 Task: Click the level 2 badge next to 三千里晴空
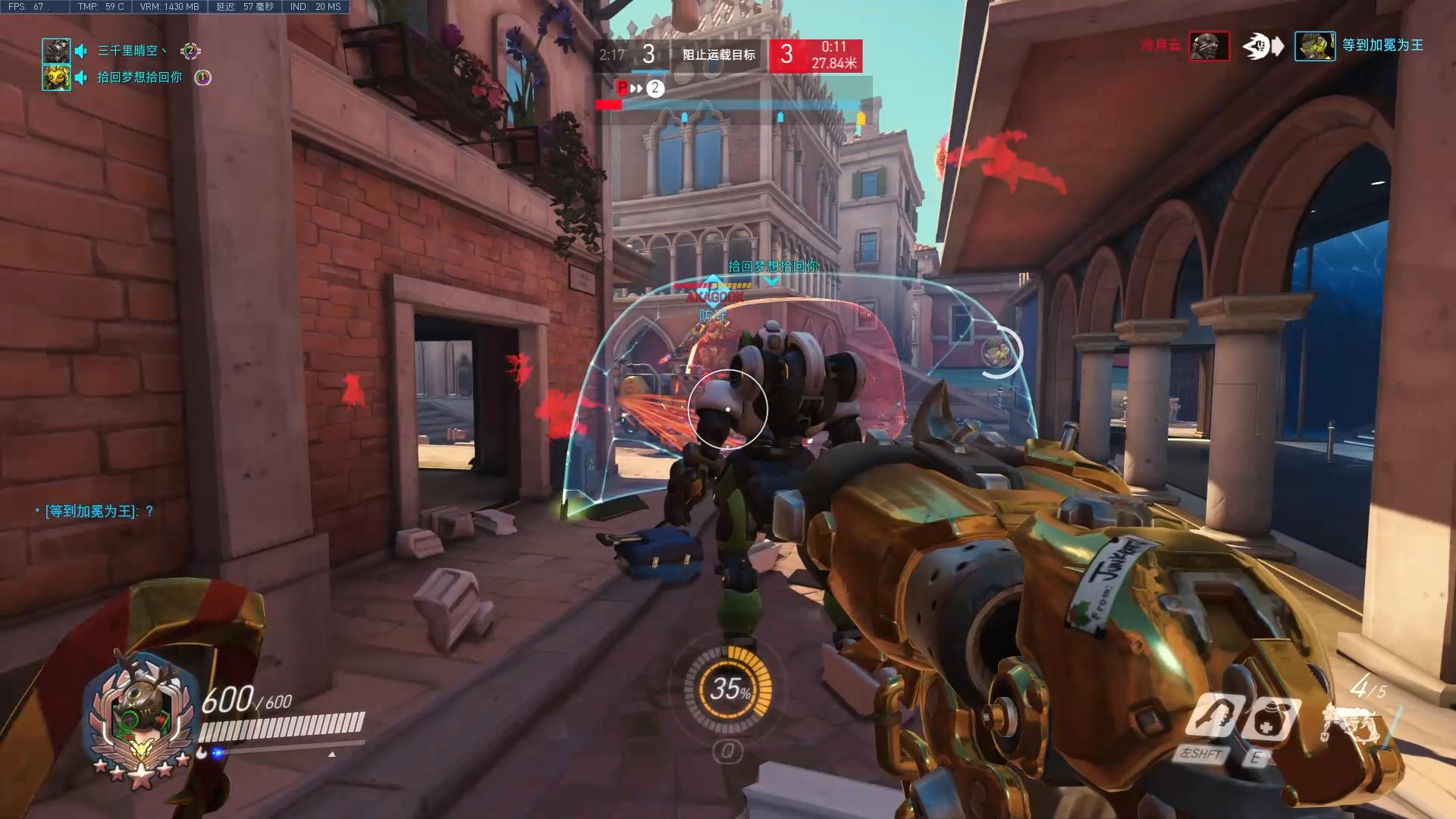(x=190, y=51)
